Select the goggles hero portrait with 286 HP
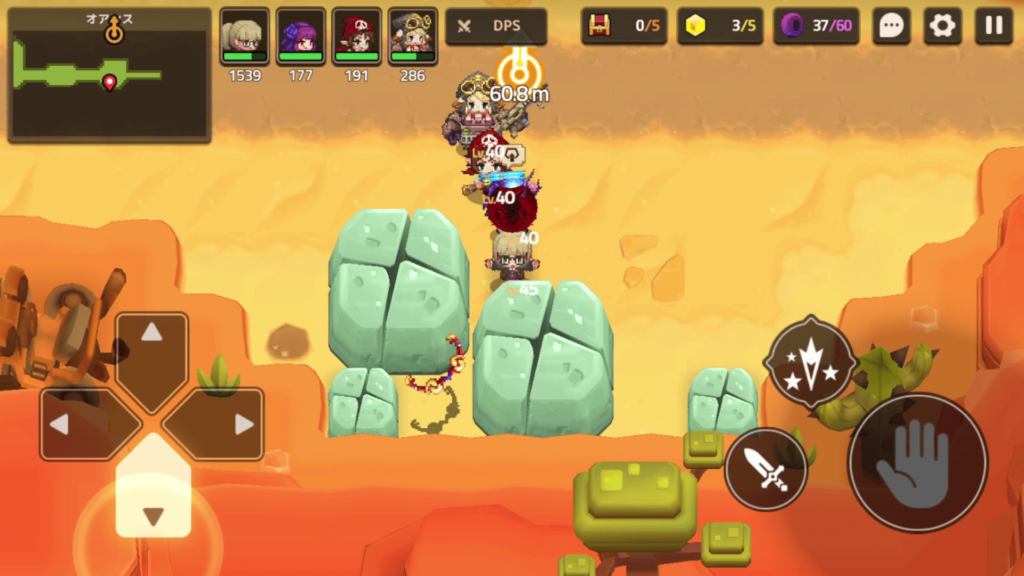Screen dimensions: 1024x576 (x=413, y=39)
